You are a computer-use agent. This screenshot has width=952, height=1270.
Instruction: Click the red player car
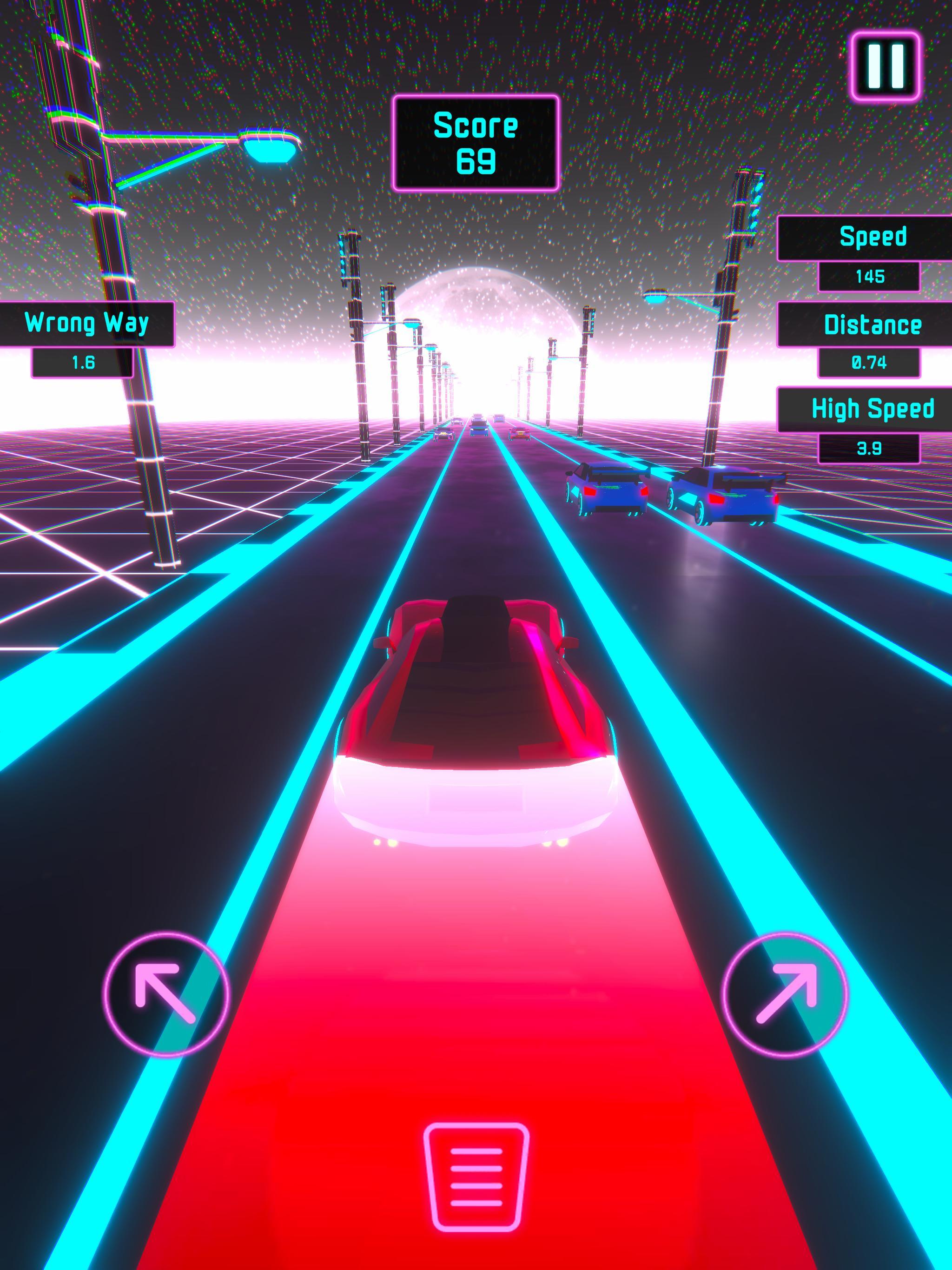(476, 718)
